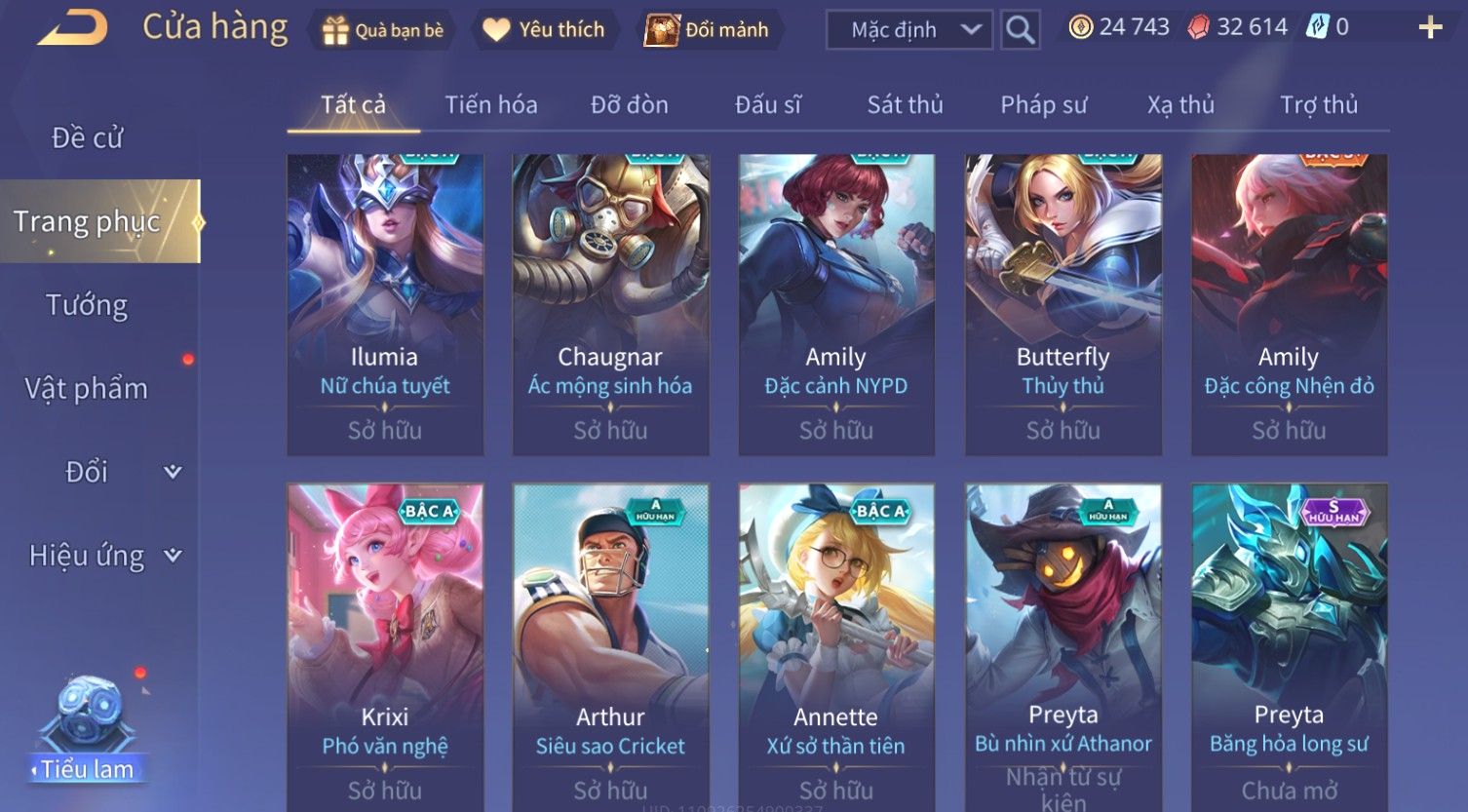Choose Butterfly Thủy thủ skin card
Image resolution: width=1468 pixels, height=812 pixels.
(x=1062, y=304)
